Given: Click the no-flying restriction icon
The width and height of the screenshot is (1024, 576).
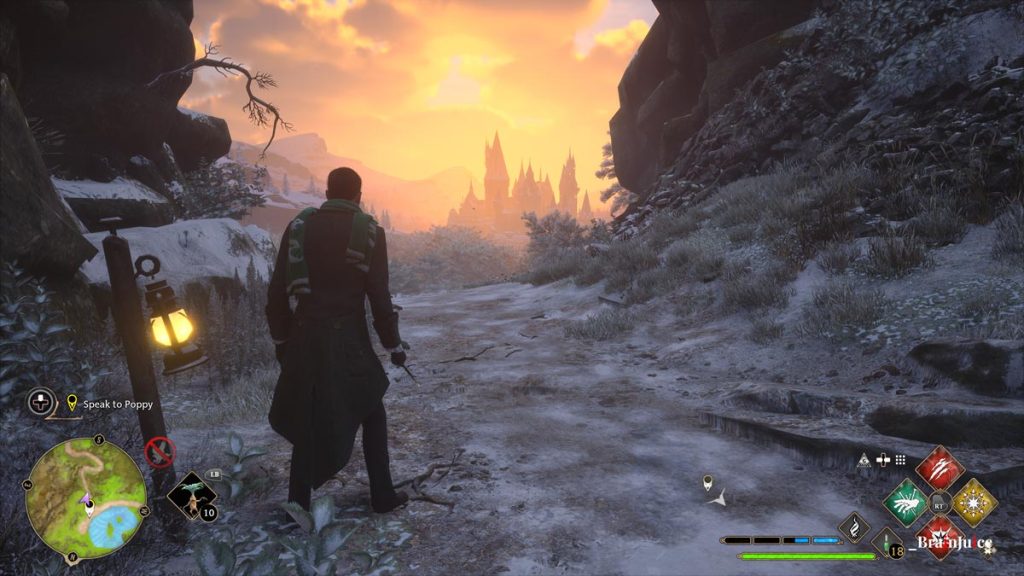Looking at the screenshot, I should (x=159, y=452).
